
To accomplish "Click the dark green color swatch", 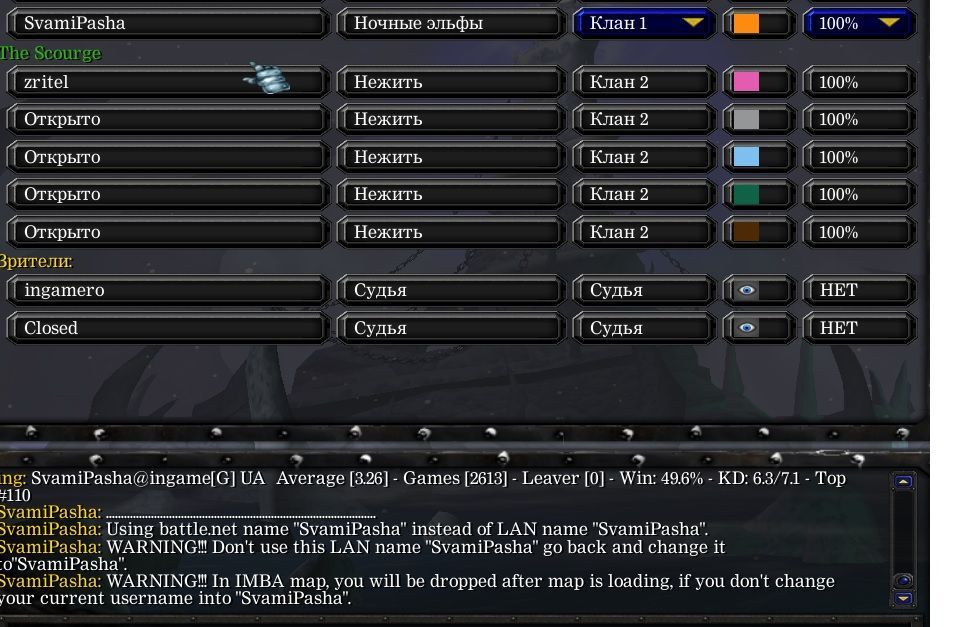I will pyautogui.click(x=747, y=194).
